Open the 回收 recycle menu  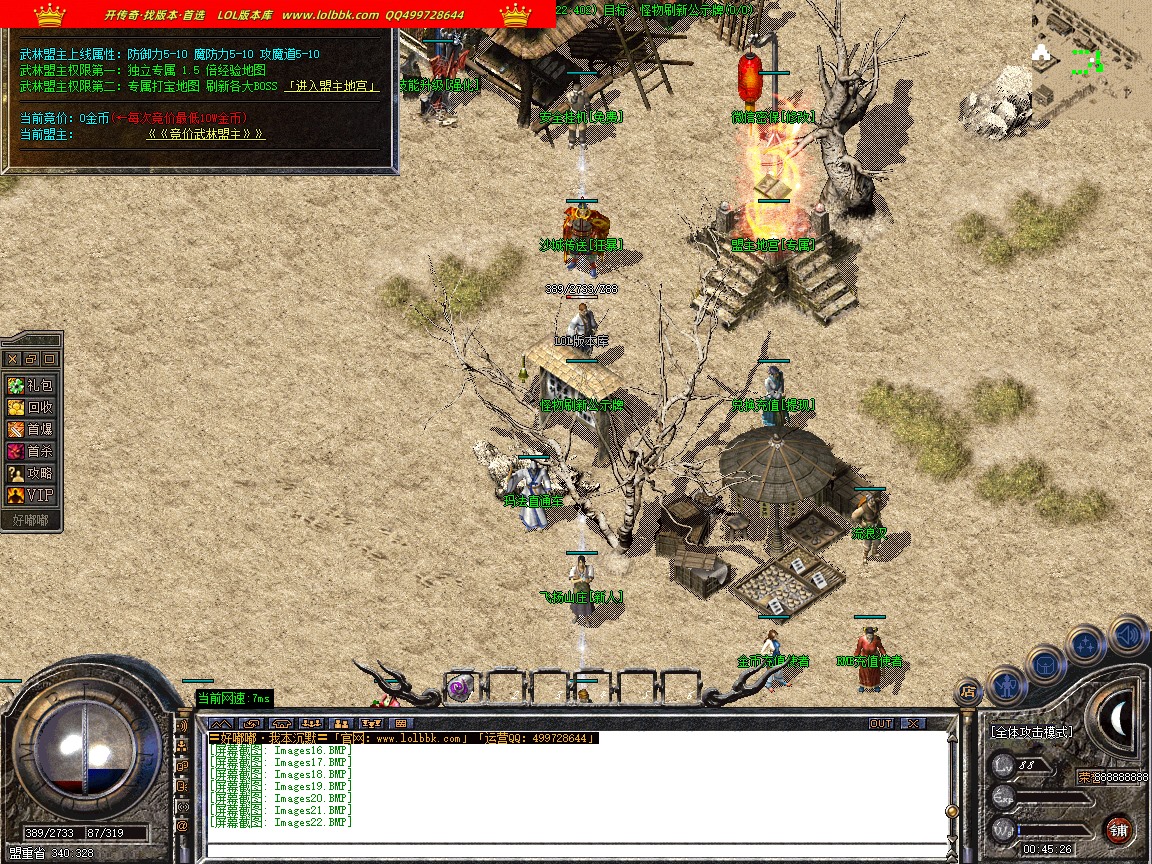click(31, 407)
